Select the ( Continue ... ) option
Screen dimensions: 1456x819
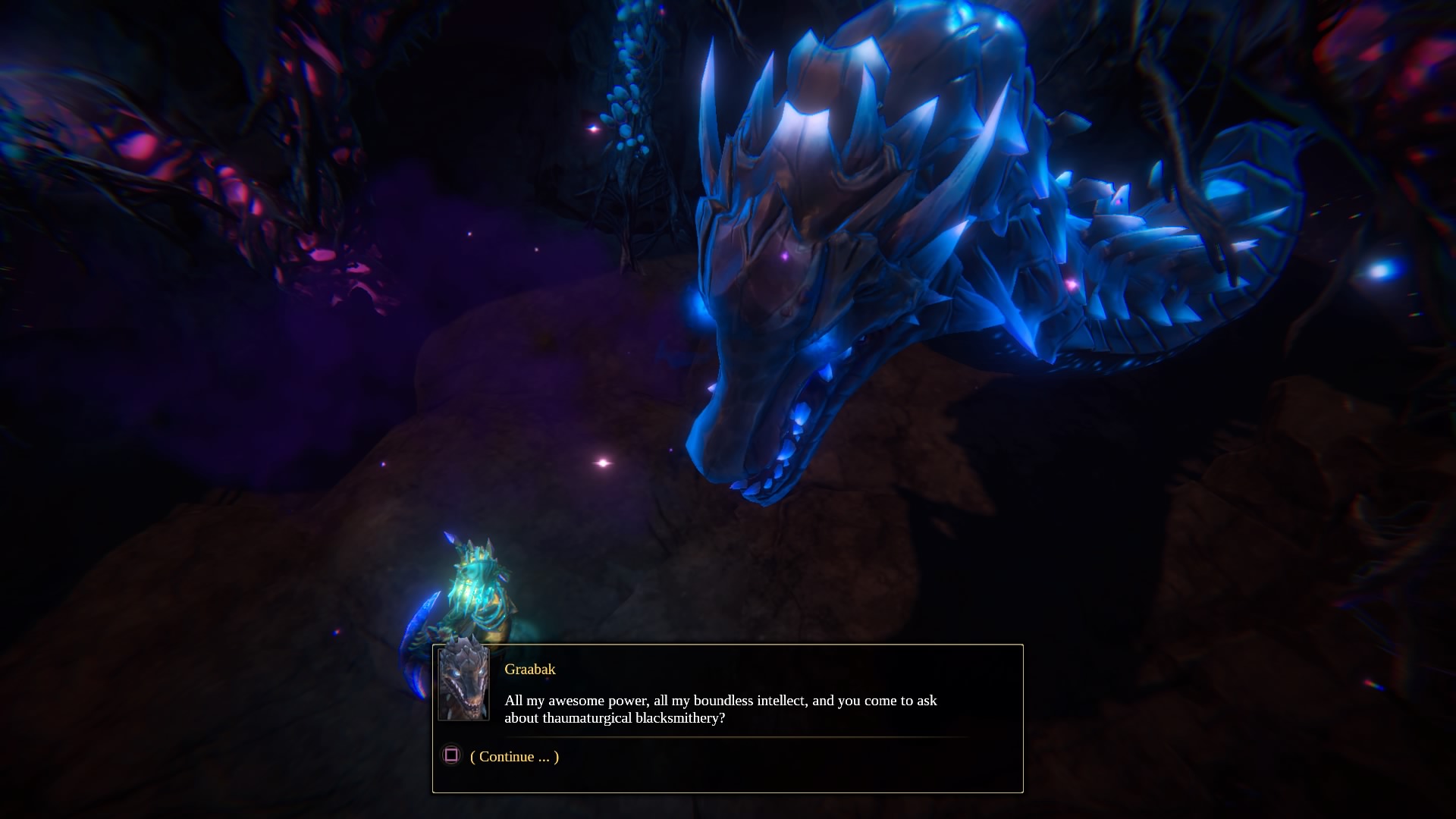514,756
